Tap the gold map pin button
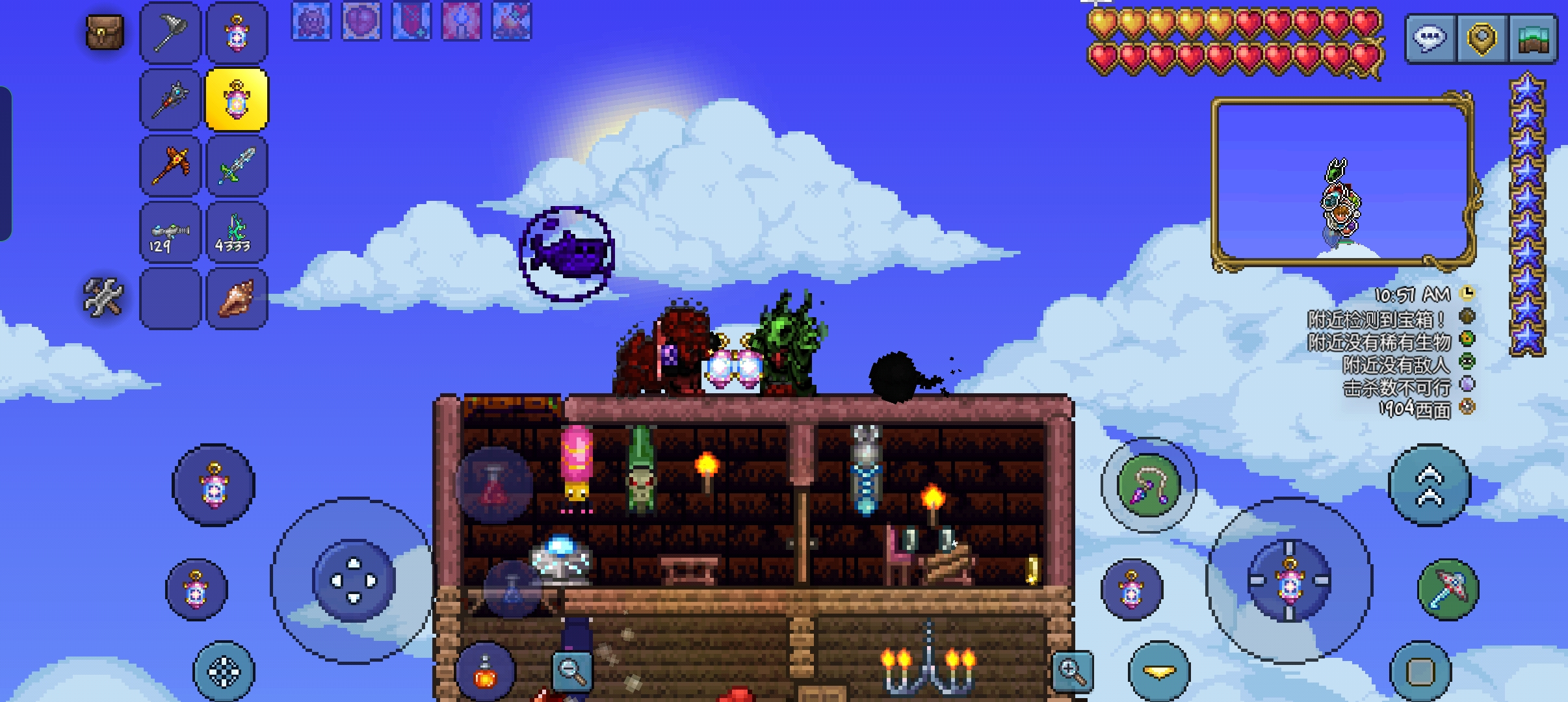1568x702 pixels. point(1482,39)
